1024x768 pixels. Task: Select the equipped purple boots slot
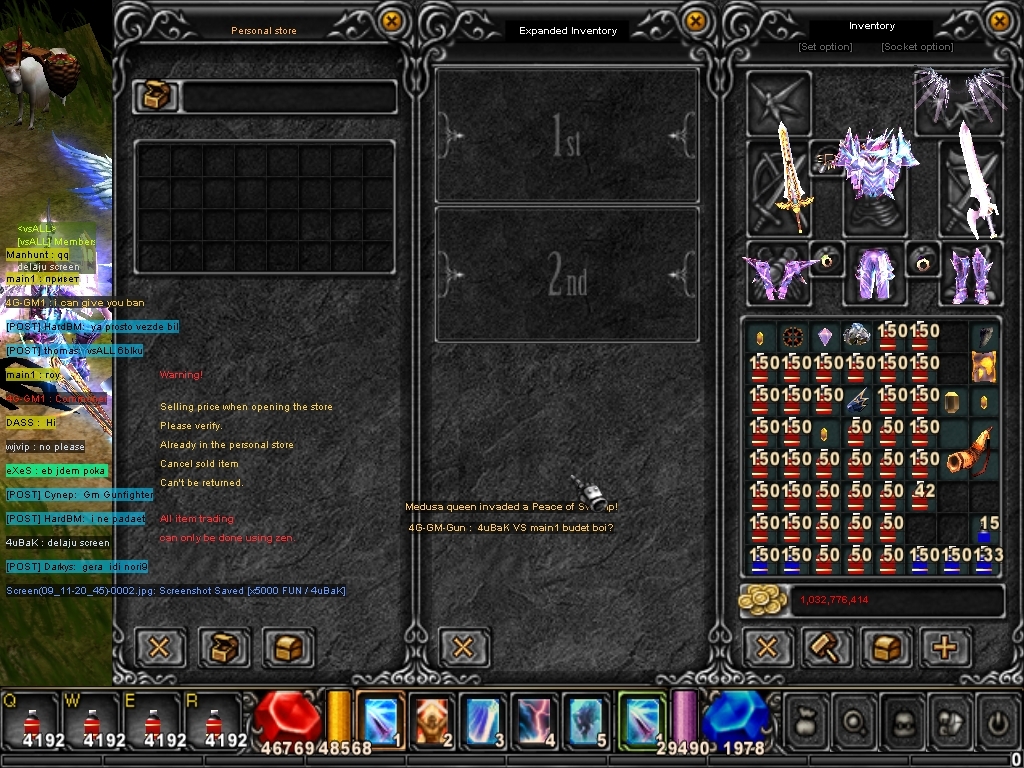[x=969, y=274]
